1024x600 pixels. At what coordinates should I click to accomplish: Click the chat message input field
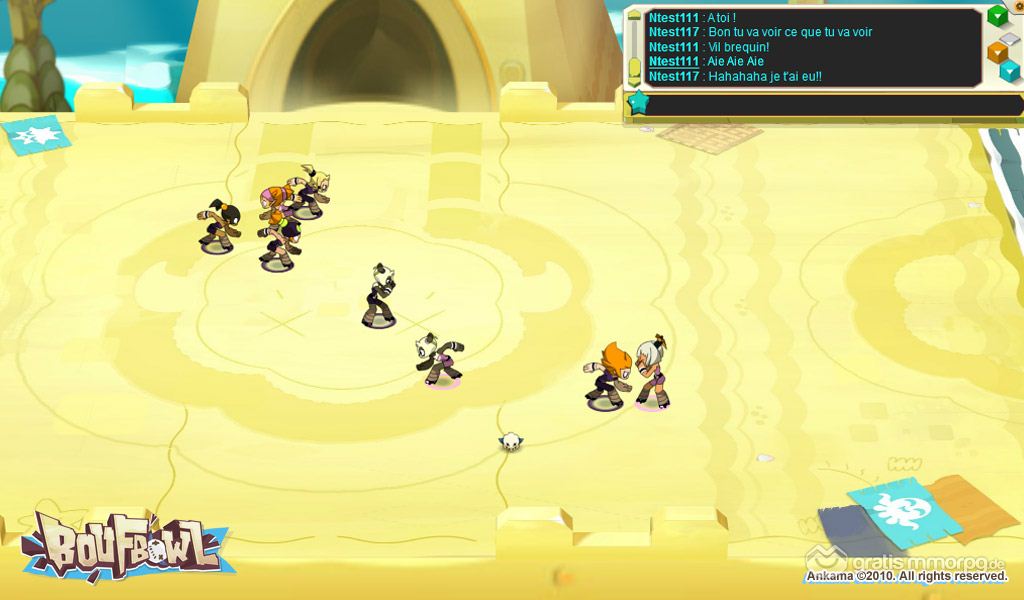pyautogui.click(x=830, y=104)
